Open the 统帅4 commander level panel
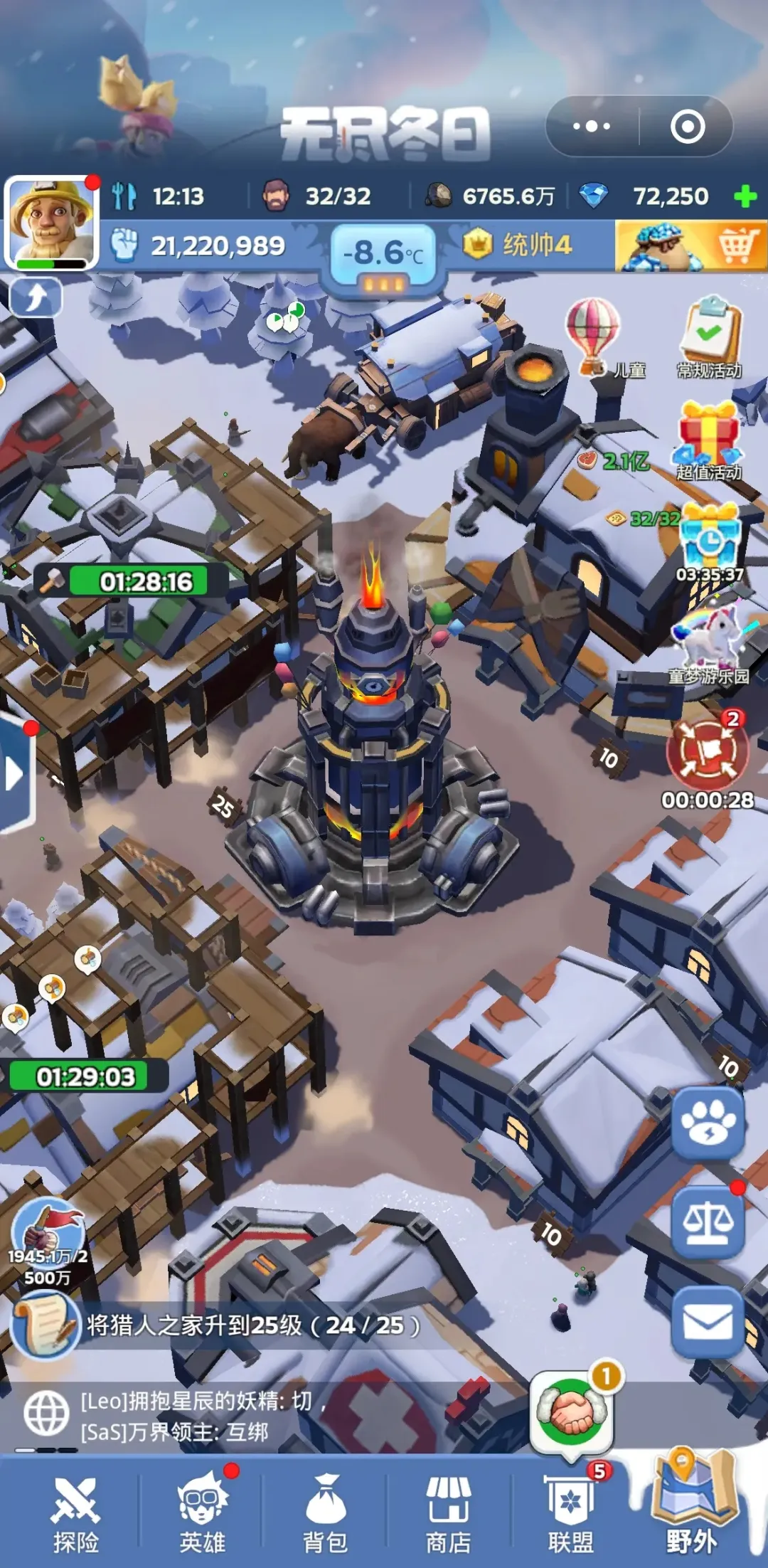 pos(519,245)
